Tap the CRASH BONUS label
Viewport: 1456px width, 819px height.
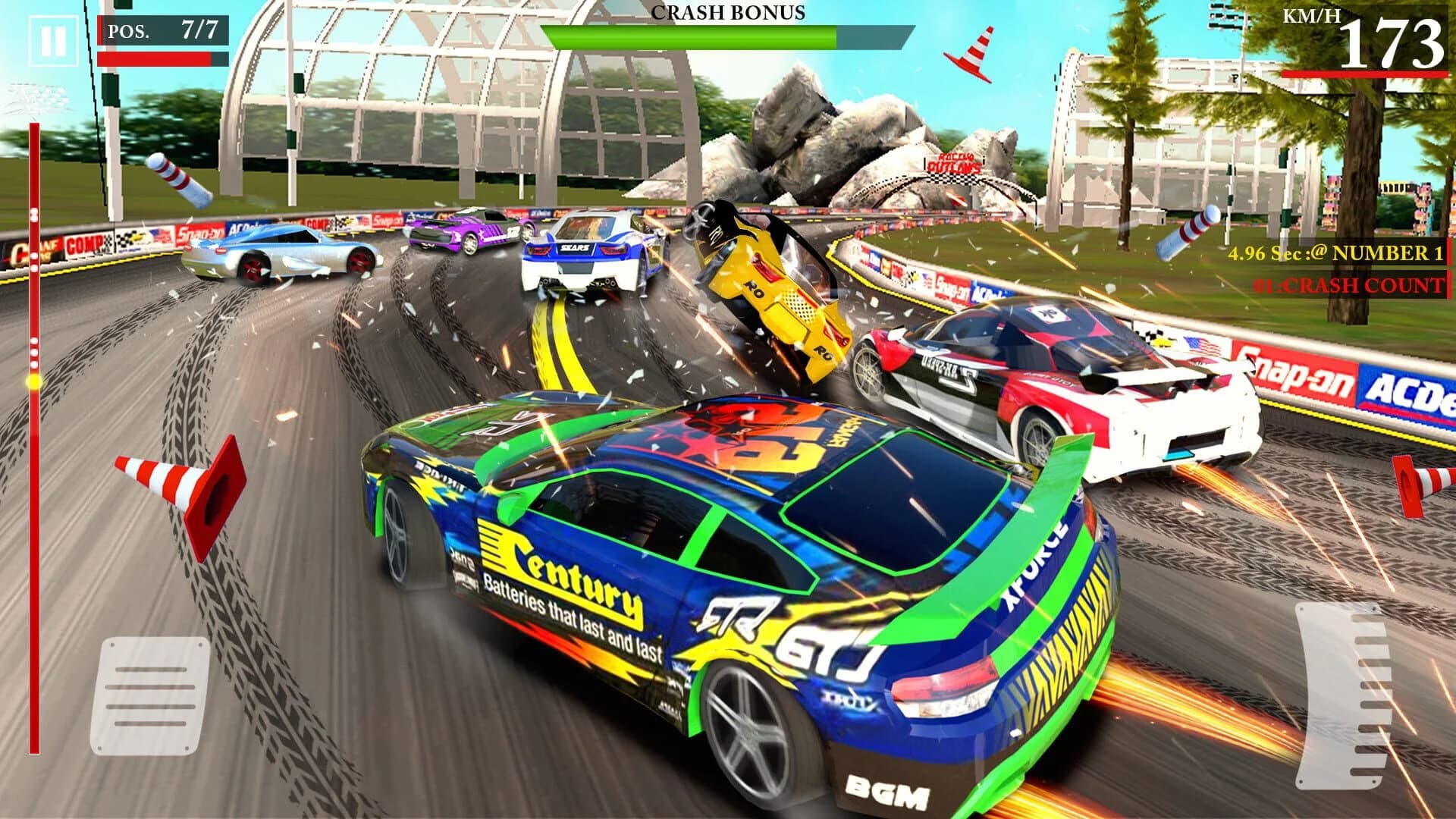[727, 13]
